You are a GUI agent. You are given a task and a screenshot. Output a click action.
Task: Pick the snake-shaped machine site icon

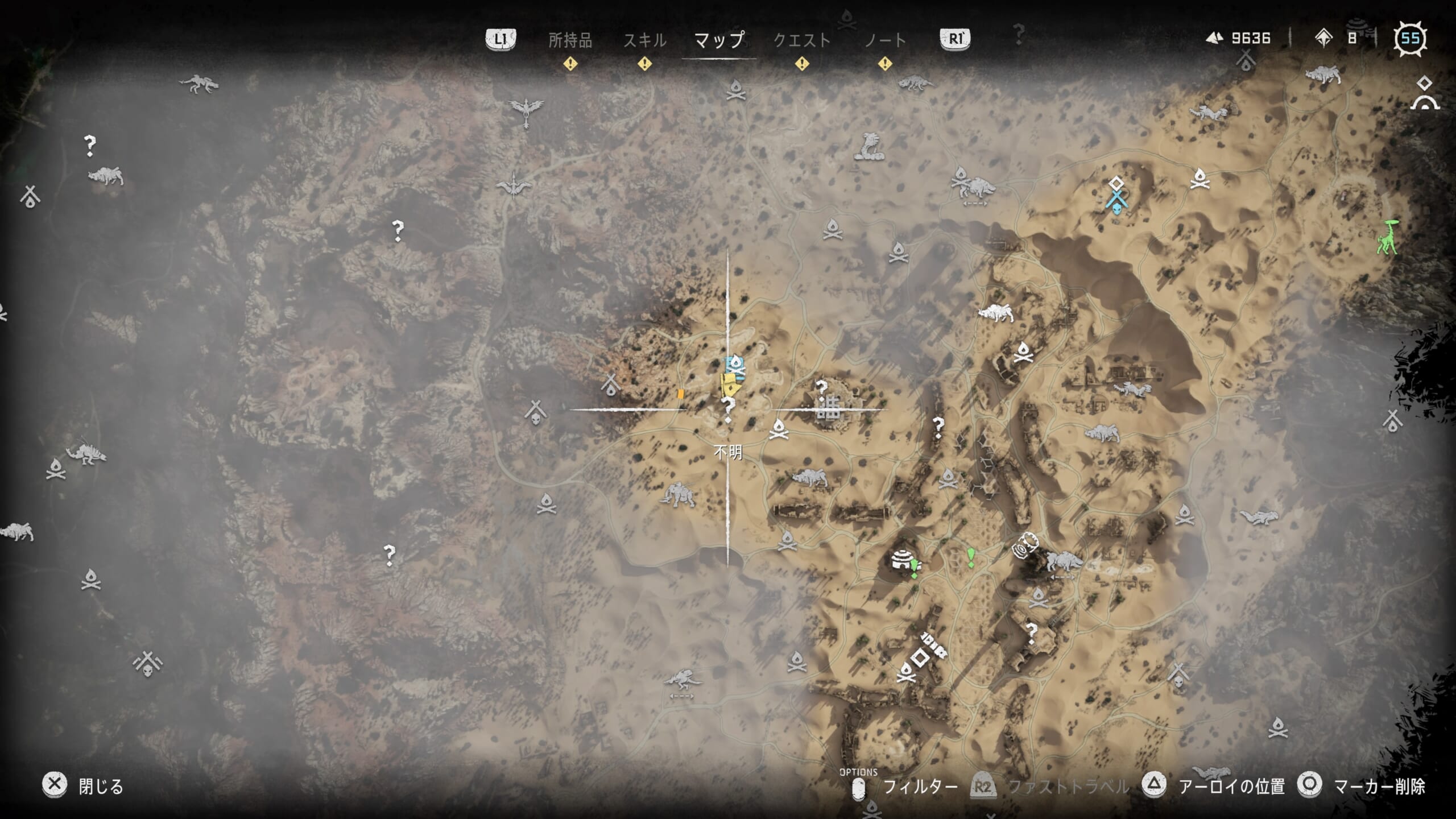[869, 147]
